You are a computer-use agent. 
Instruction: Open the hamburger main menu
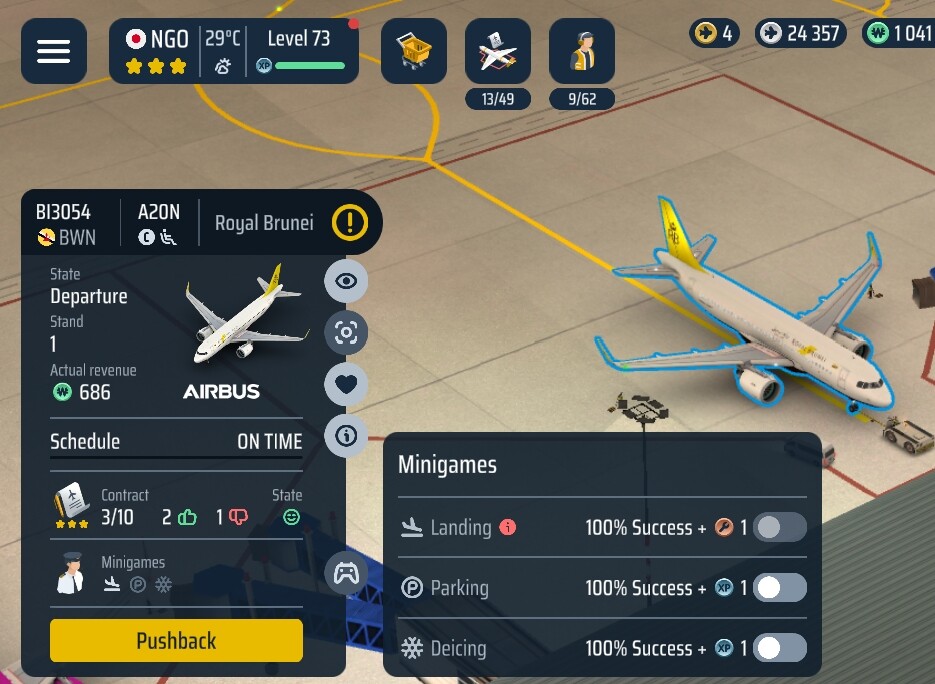click(x=54, y=51)
